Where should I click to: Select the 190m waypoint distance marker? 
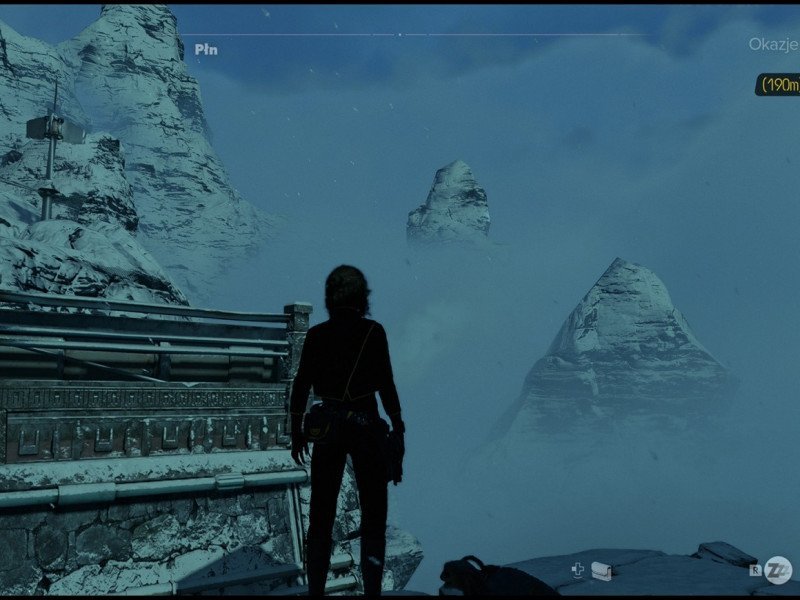click(x=778, y=85)
